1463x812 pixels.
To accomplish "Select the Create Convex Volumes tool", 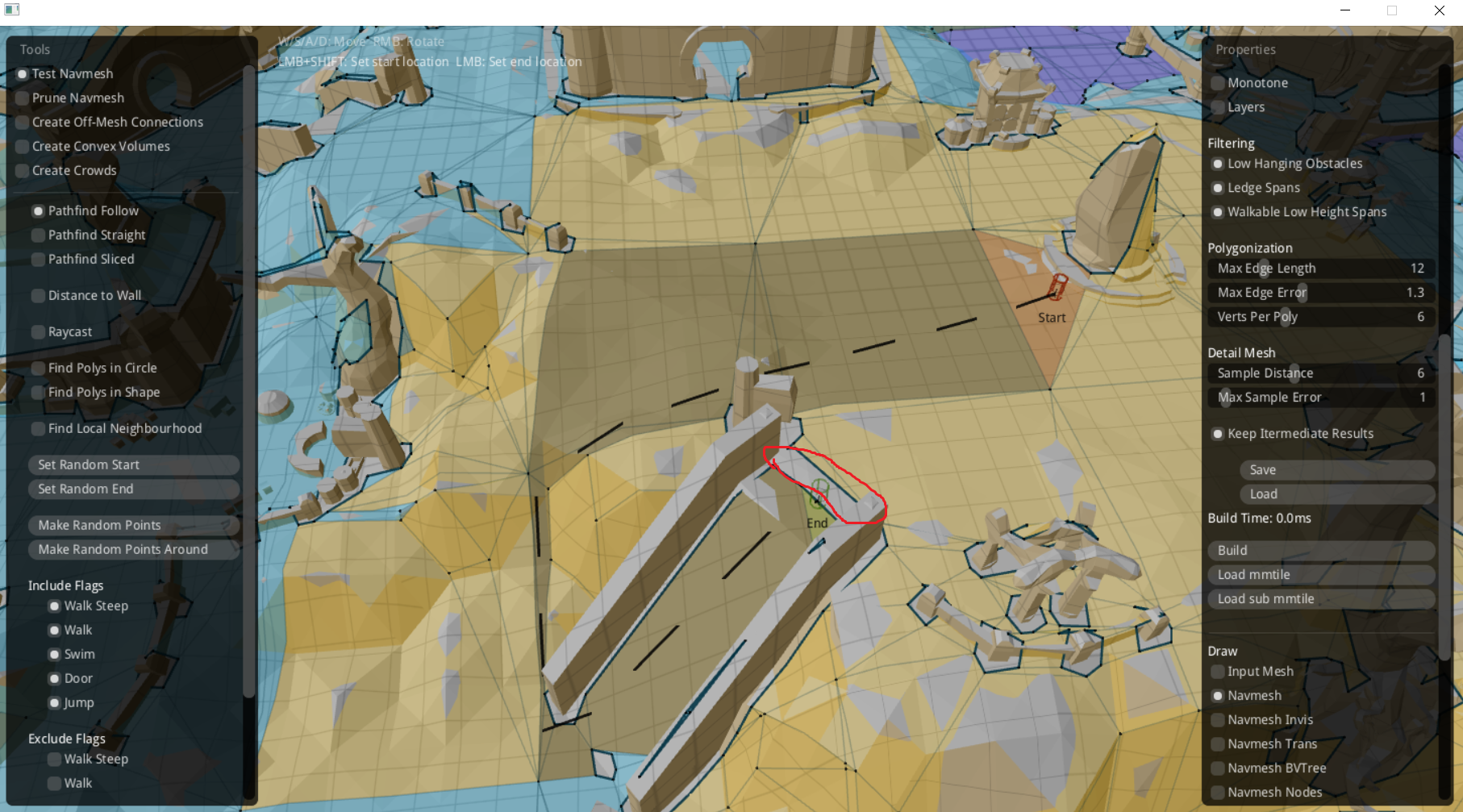I will pos(23,146).
